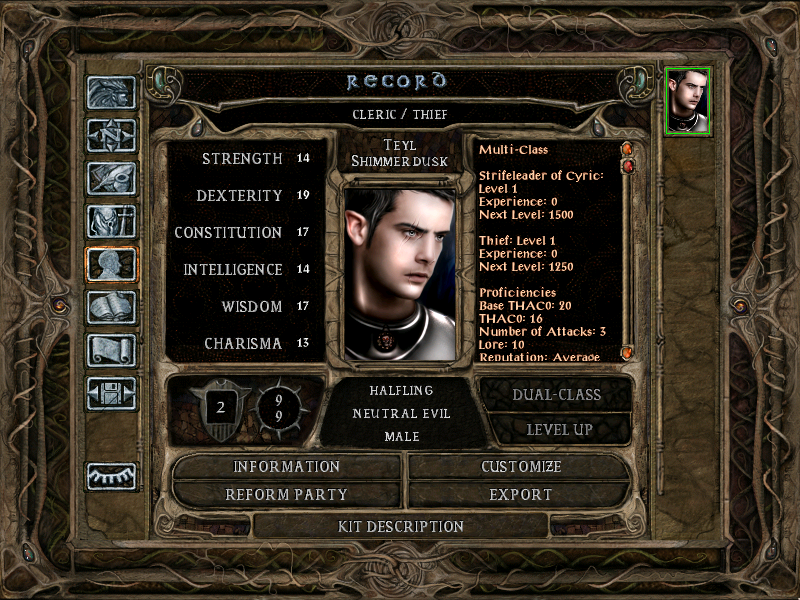Image resolution: width=800 pixels, height=600 pixels.
Task: Select Reform Party
Action: pos(287,494)
